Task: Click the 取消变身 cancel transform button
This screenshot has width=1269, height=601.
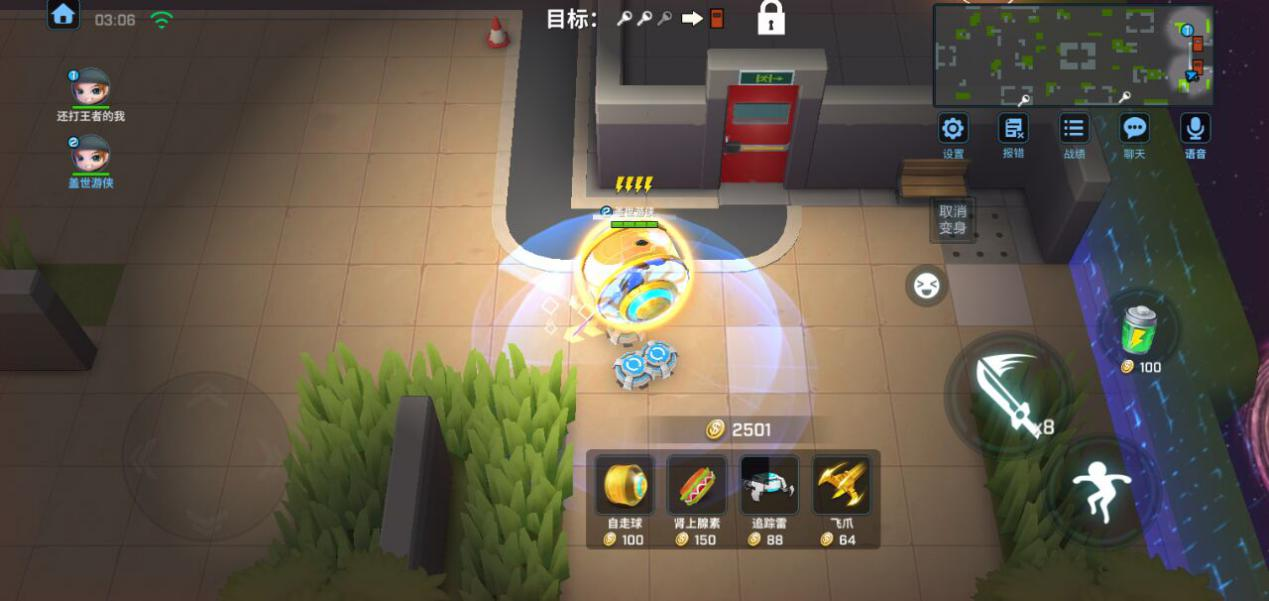Action: 952,219
